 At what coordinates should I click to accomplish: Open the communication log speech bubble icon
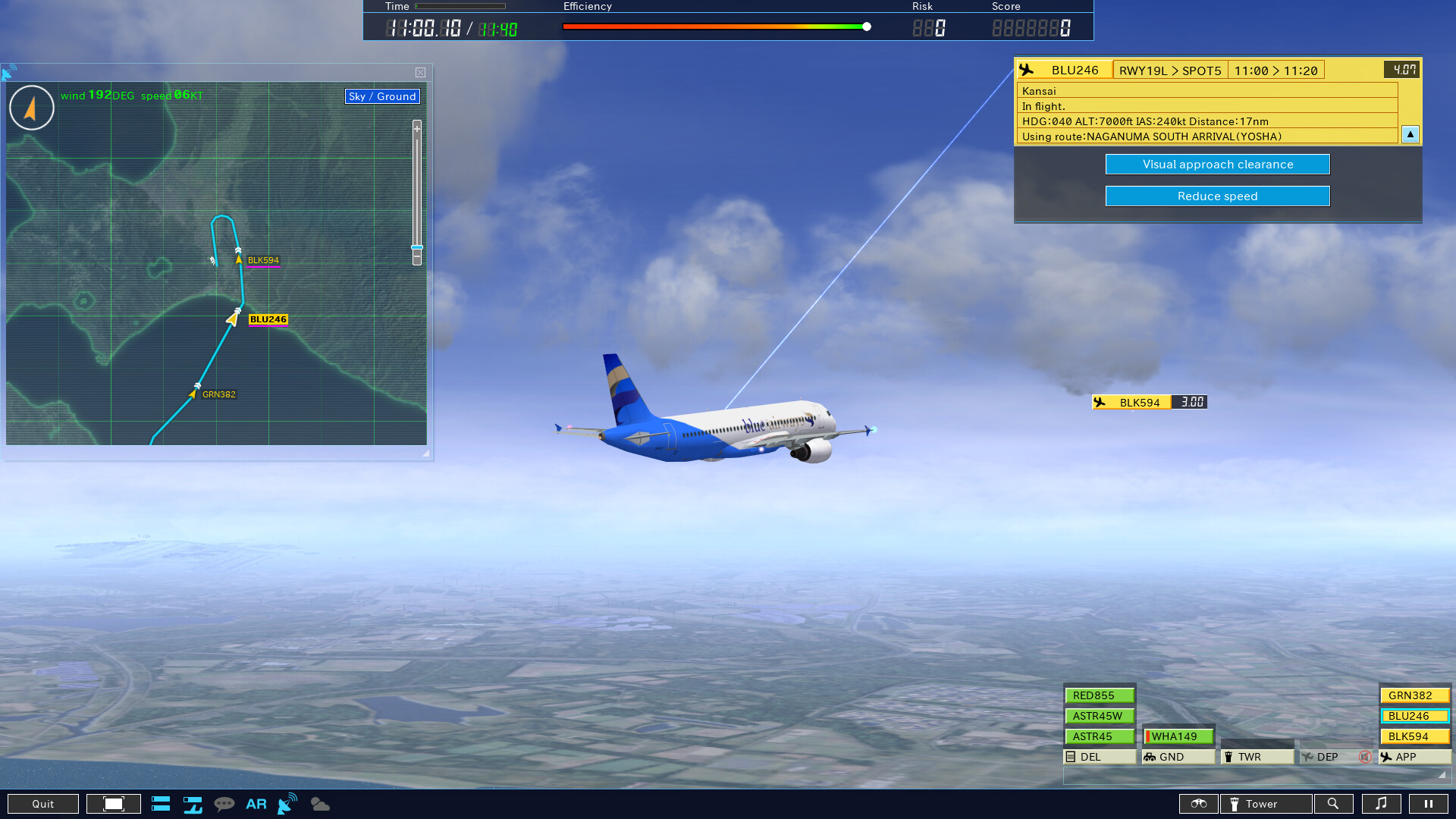(x=225, y=803)
